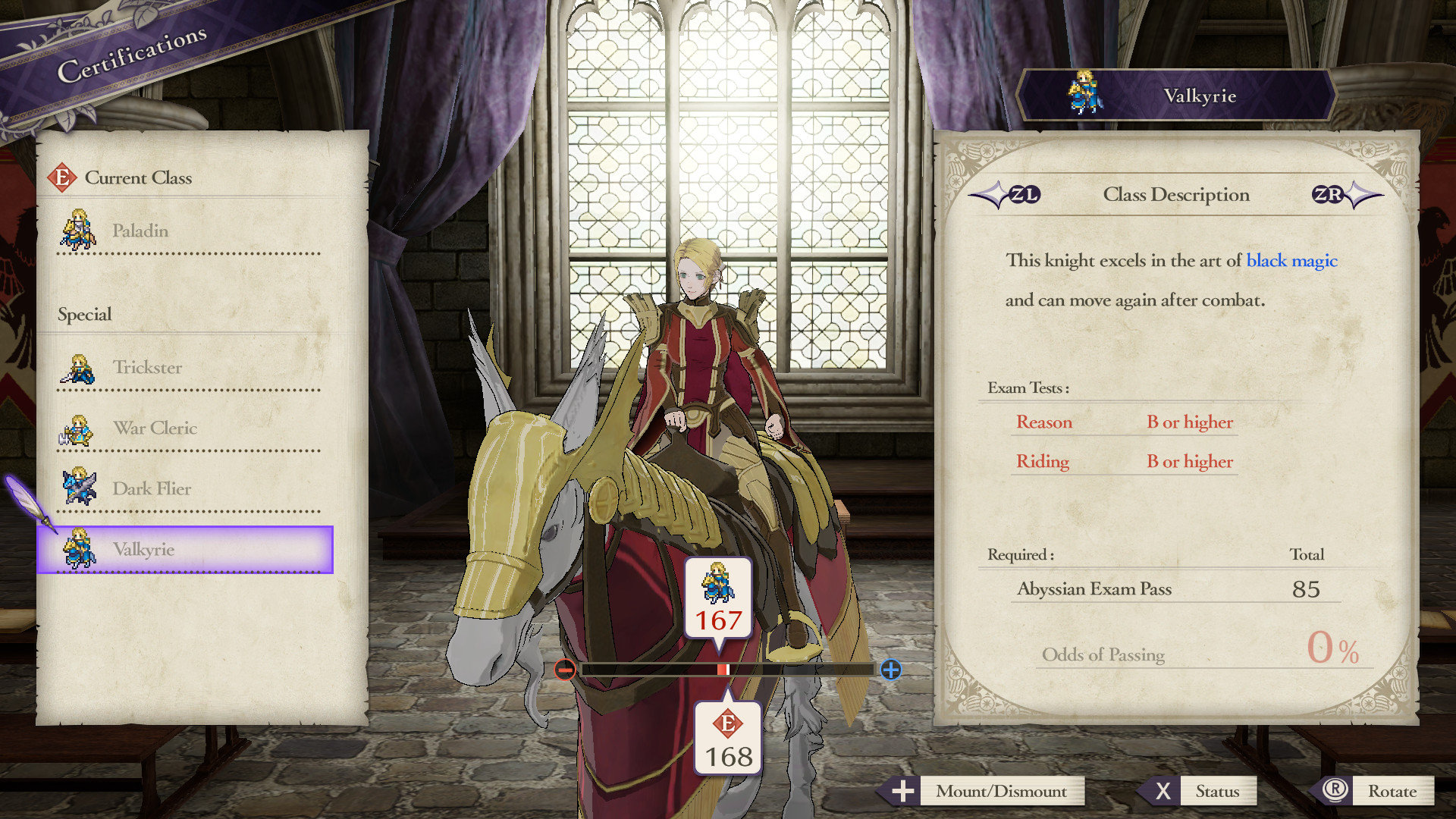
Task: Click ZL to view previous class description
Action: click(x=1025, y=195)
